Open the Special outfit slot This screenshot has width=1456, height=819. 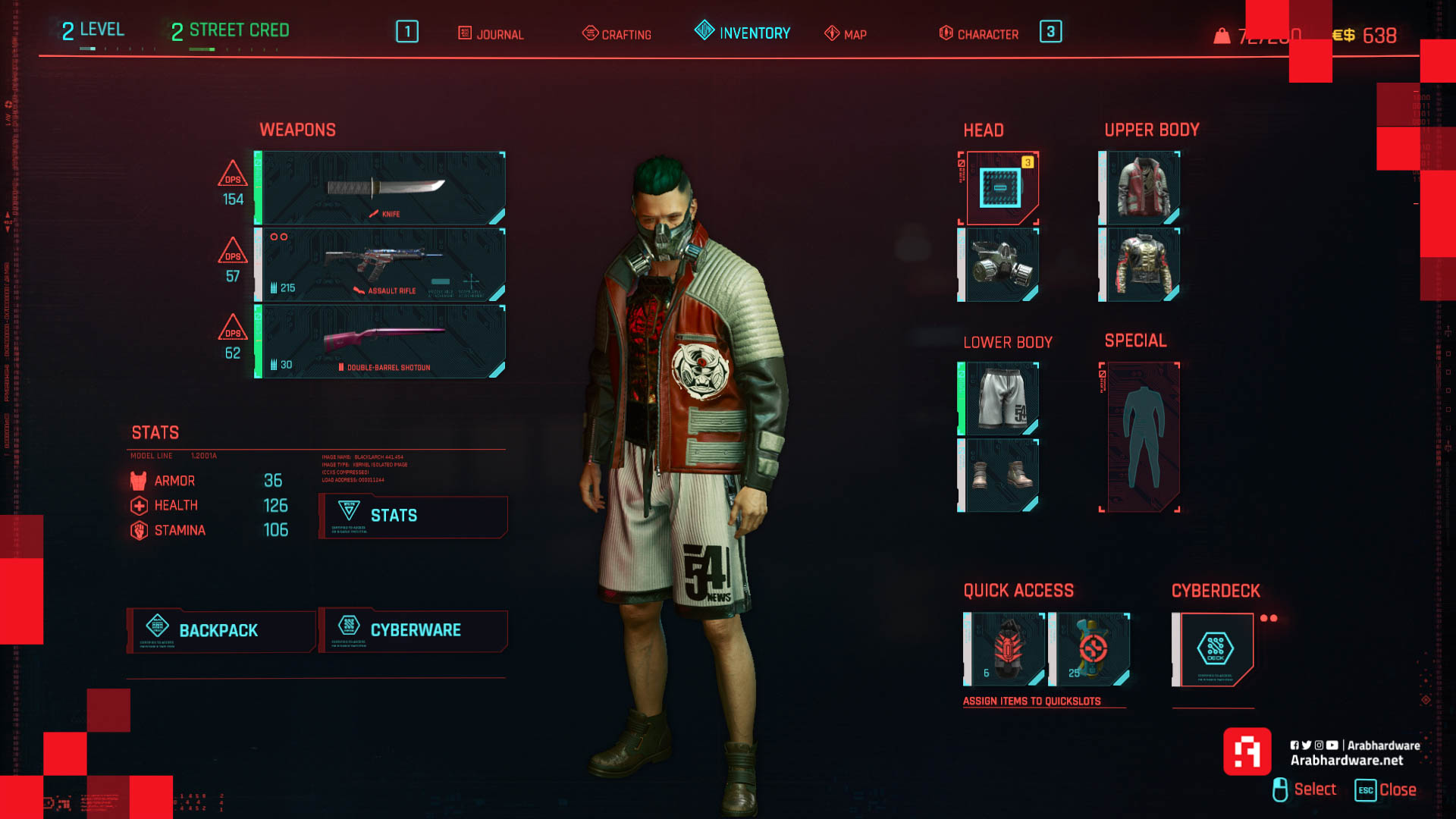(x=1141, y=437)
